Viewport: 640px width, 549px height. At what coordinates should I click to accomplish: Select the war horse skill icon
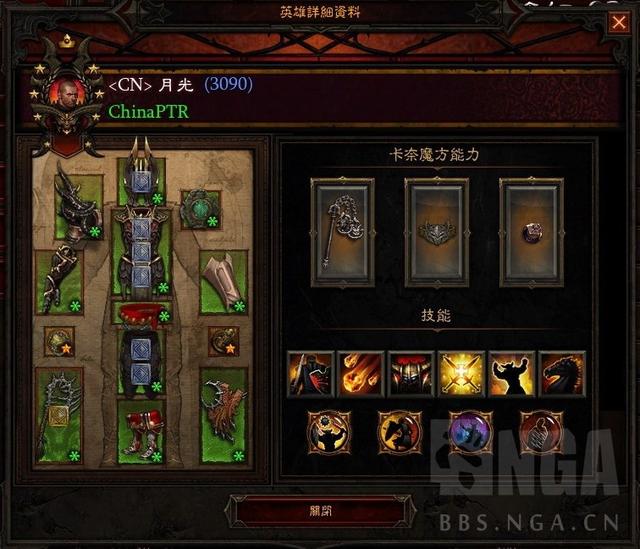(562, 374)
